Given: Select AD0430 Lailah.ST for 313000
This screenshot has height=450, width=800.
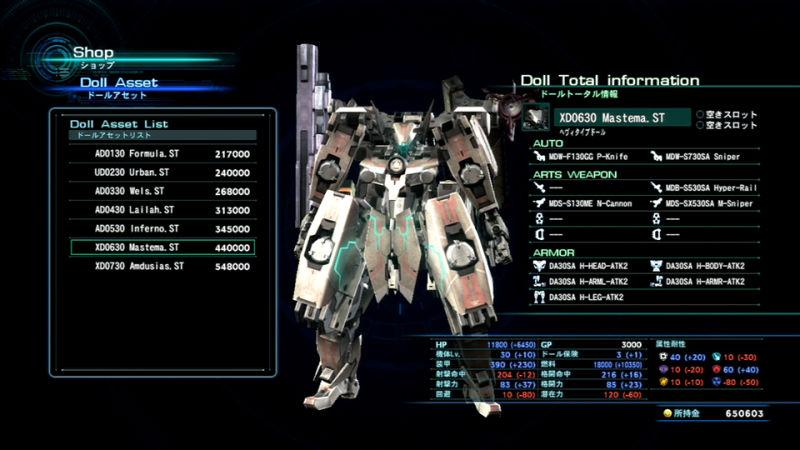Looking at the screenshot, I should [162, 210].
